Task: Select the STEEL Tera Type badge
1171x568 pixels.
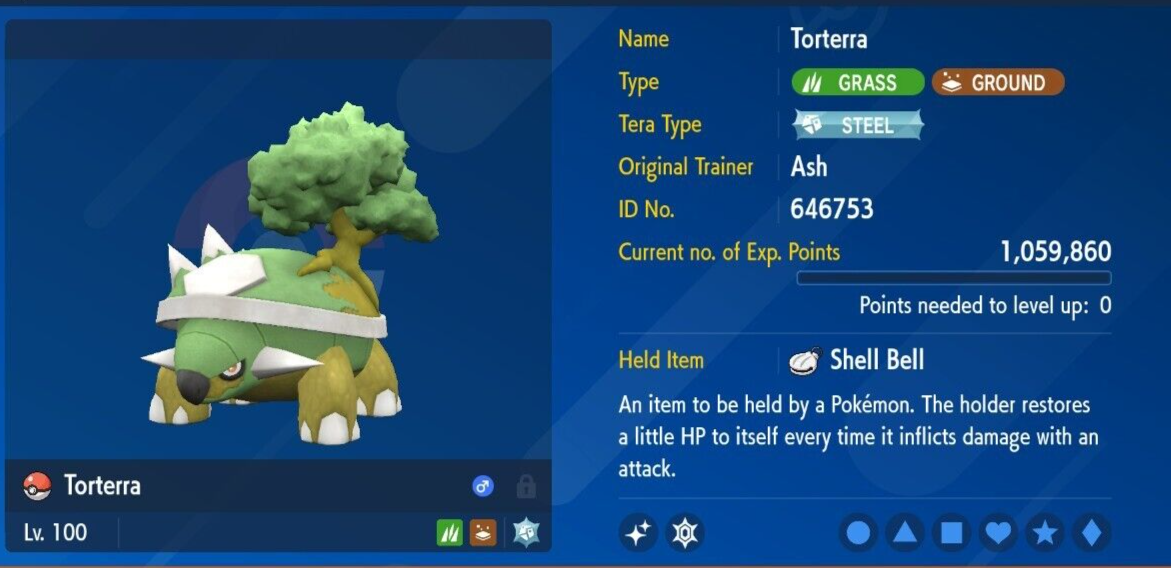Action: pos(858,125)
